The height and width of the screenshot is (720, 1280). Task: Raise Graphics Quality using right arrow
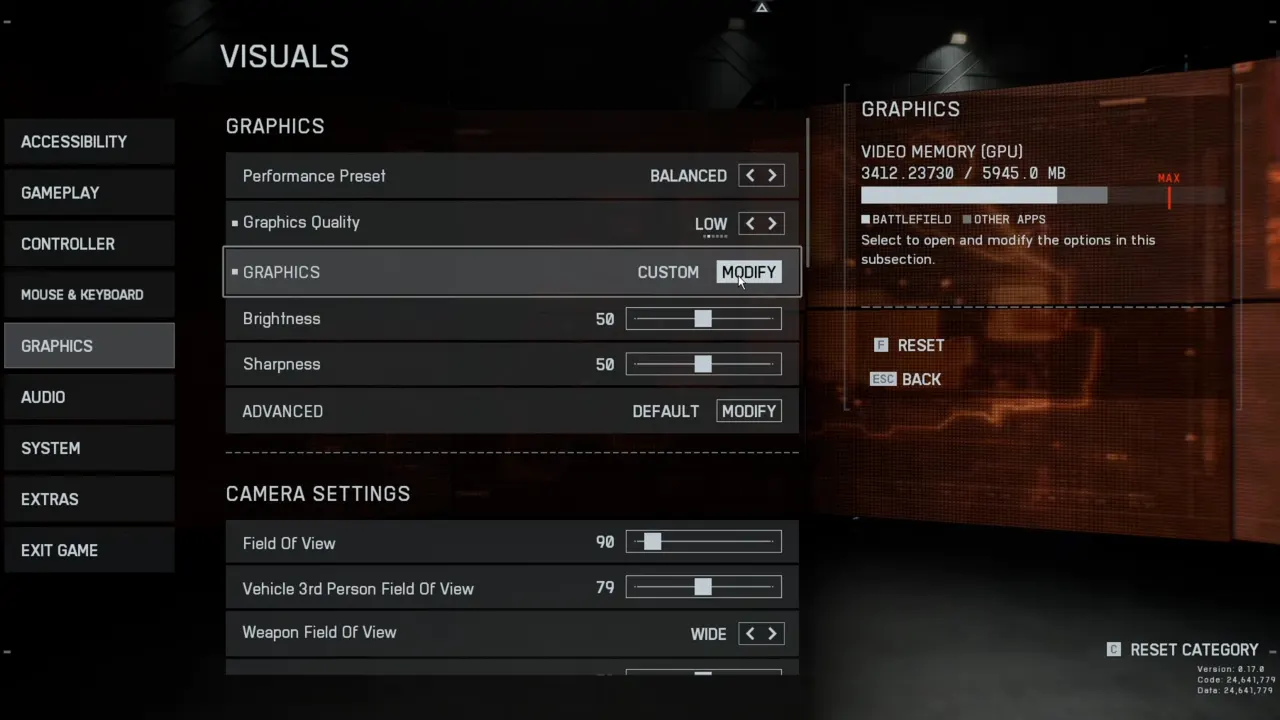[x=771, y=223]
